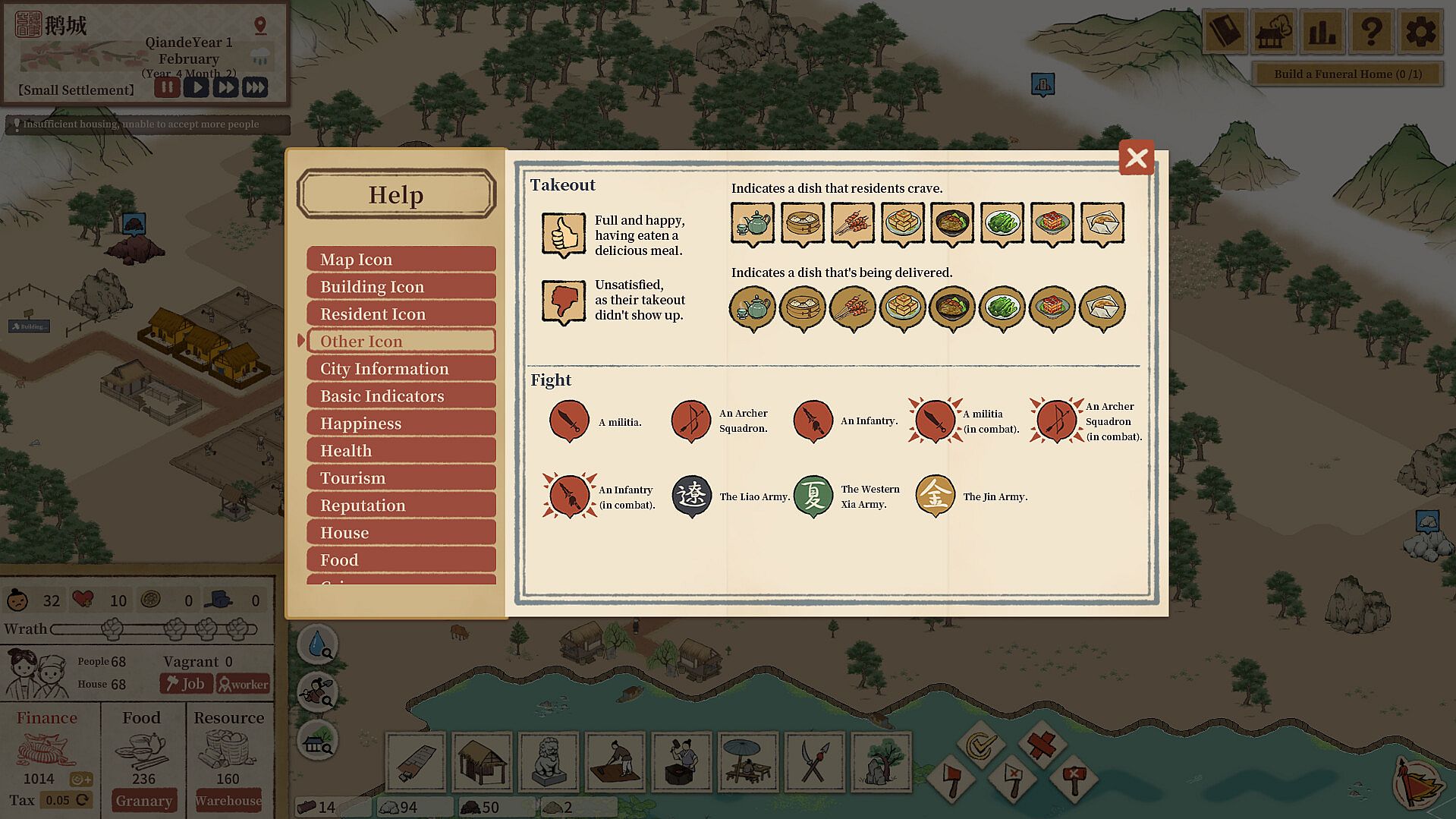The image size is (1456, 819).
Task: Pause the game speed
Action: coord(167,87)
